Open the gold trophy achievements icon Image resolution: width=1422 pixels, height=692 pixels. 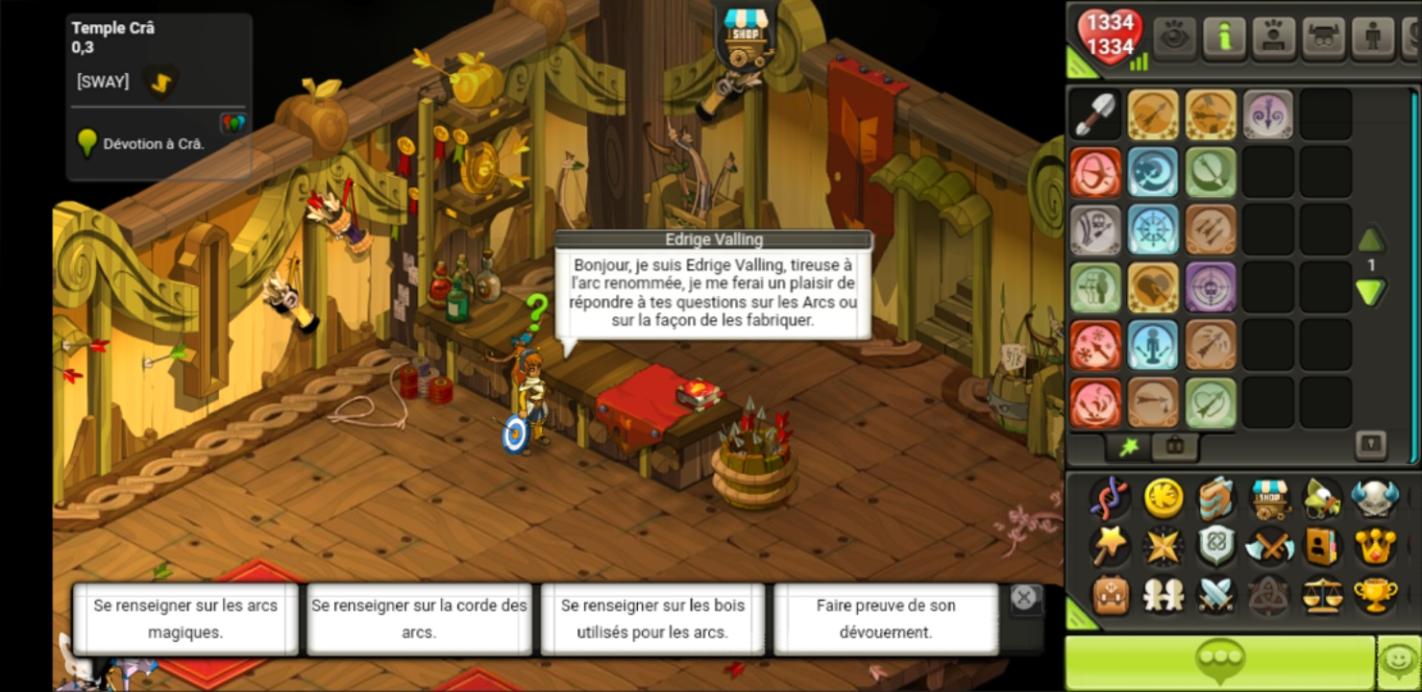coord(1375,595)
